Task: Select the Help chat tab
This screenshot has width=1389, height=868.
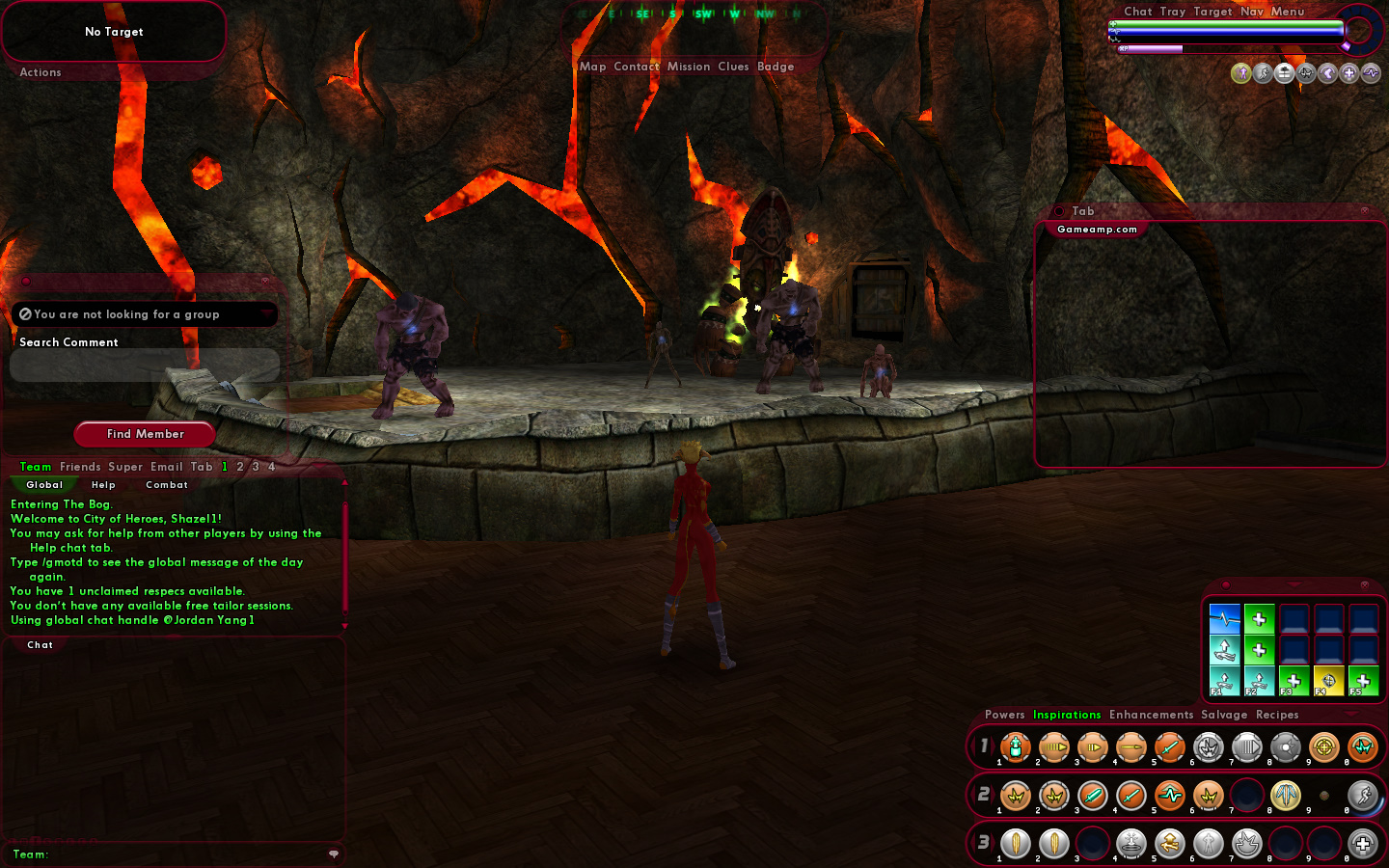Action: 103,485
